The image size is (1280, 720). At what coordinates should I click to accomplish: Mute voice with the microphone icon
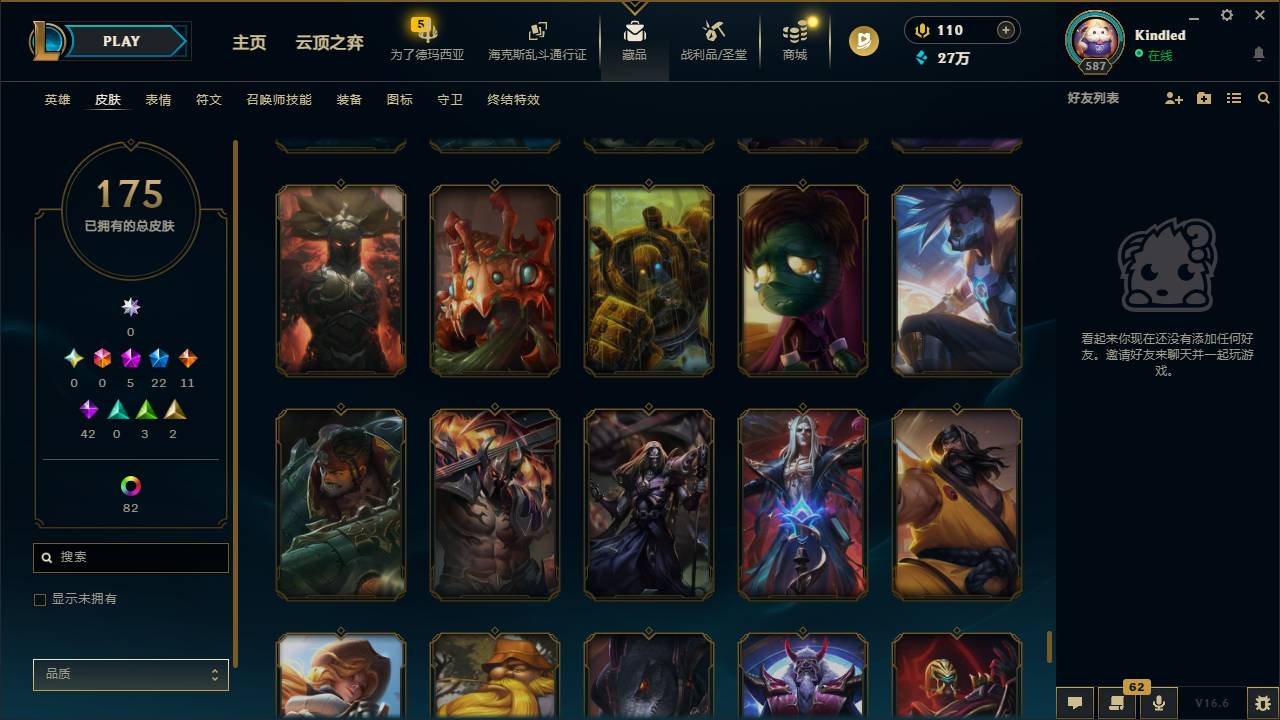click(x=1157, y=703)
